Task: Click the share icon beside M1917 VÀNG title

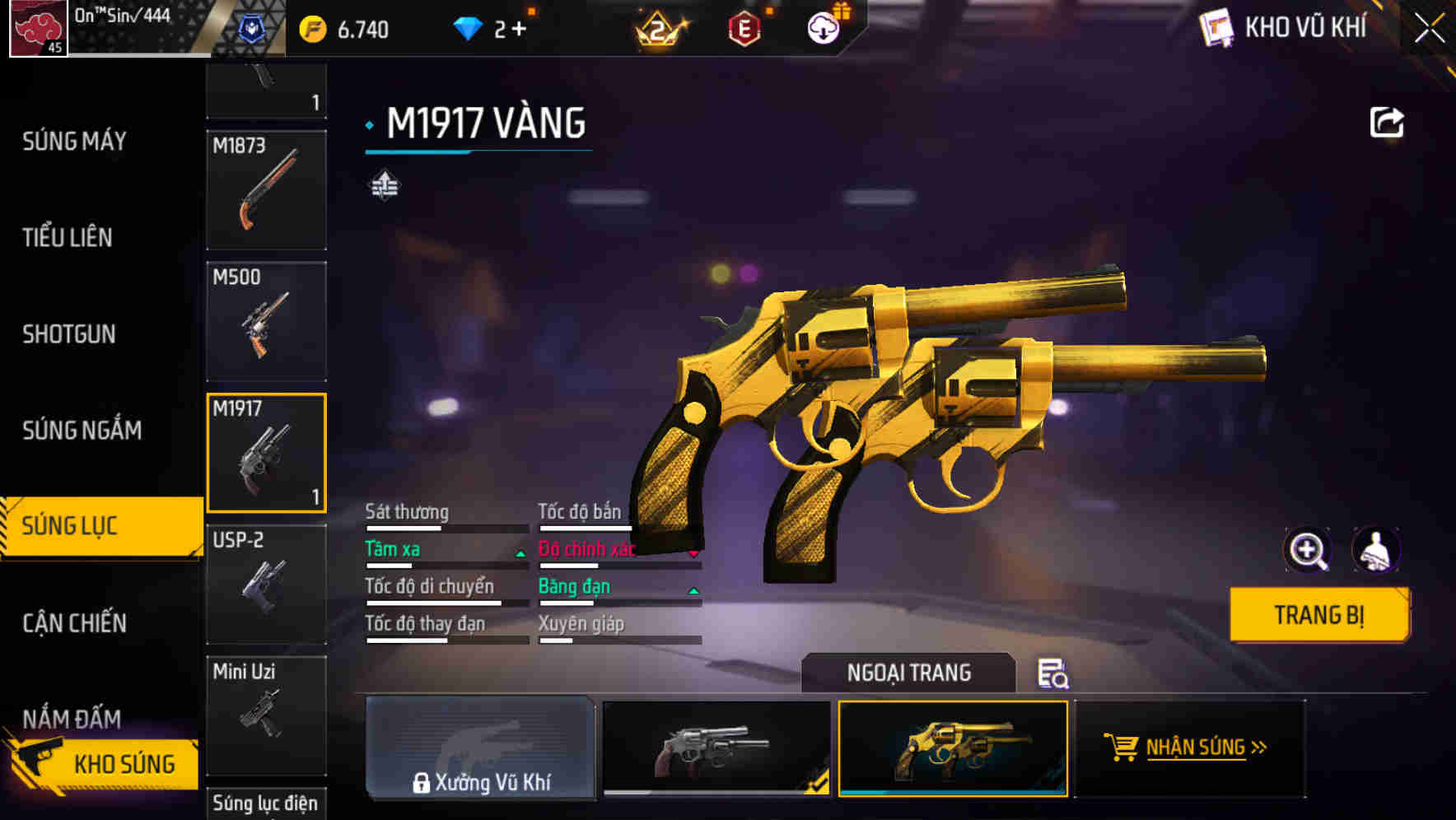Action: point(1387,122)
